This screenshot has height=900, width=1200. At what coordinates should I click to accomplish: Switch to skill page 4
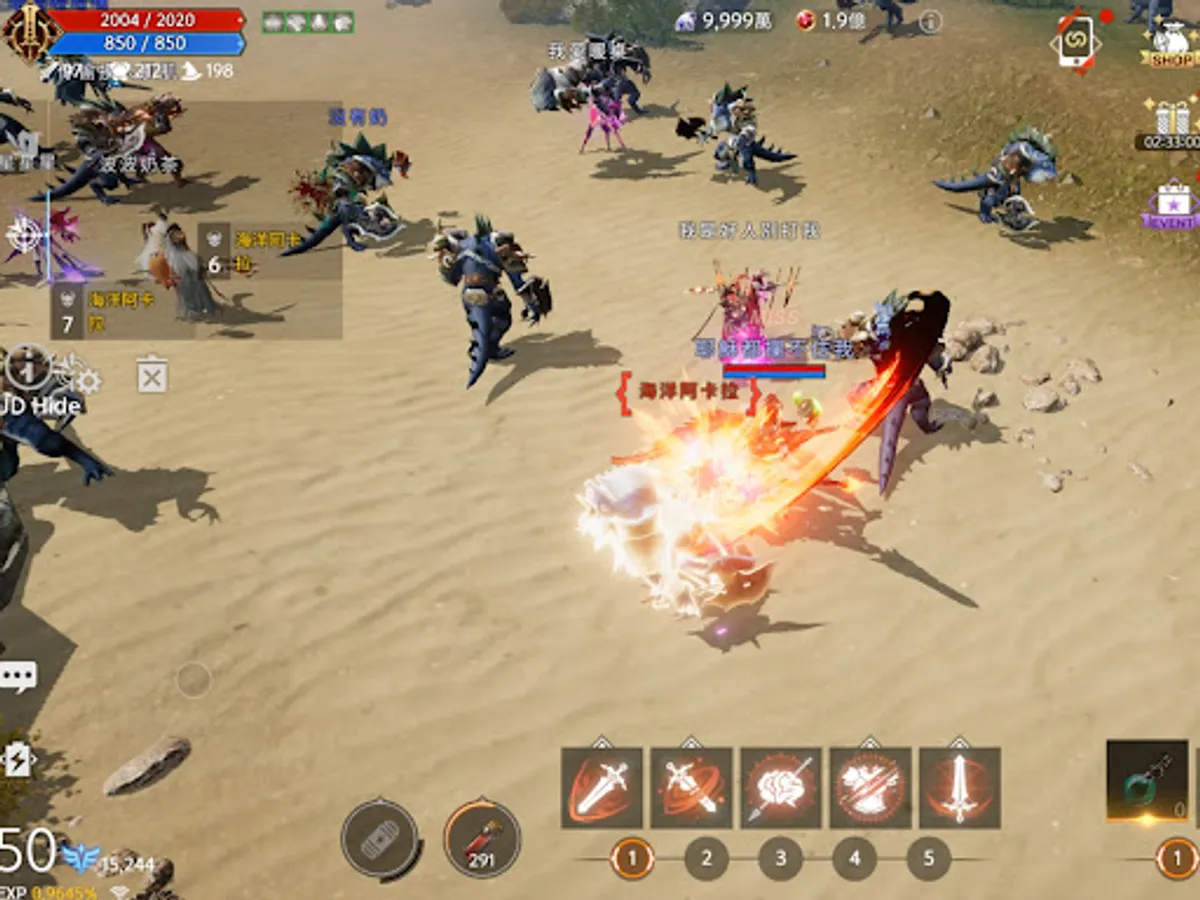[855, 858]
